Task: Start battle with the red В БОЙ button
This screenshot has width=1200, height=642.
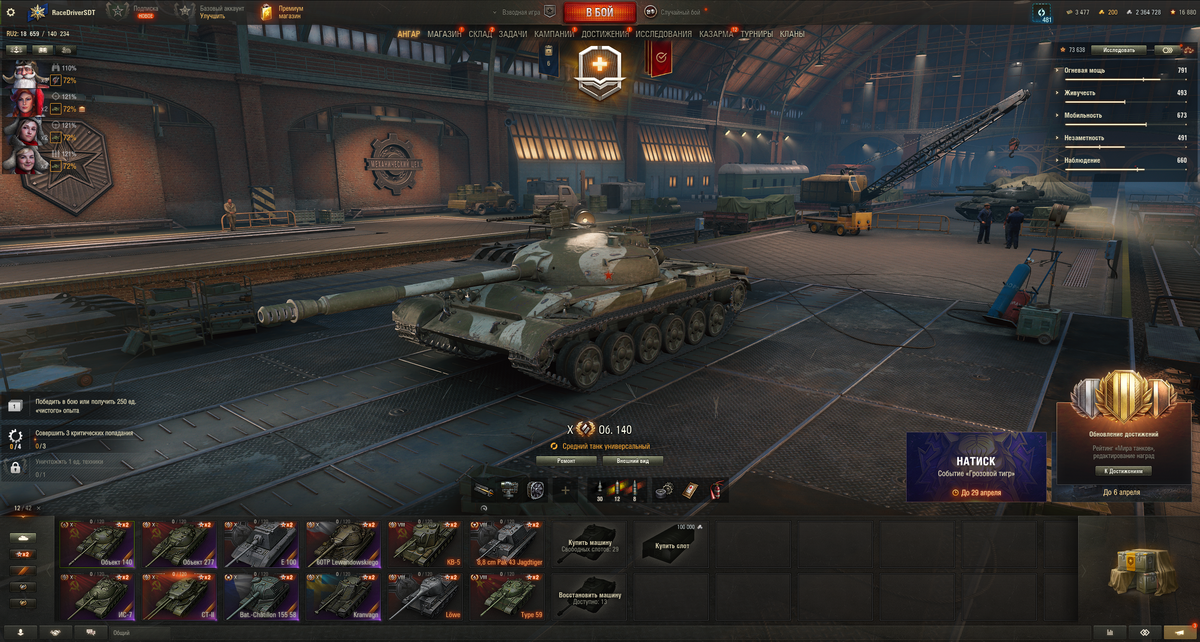Action: (599, 12)
